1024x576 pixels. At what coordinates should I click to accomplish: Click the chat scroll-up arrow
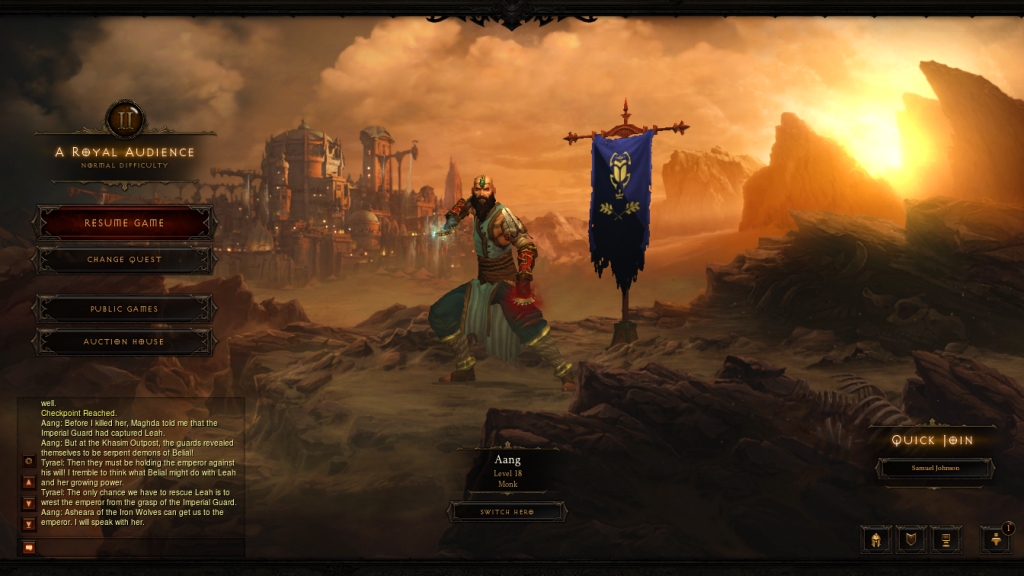point(28,483)
